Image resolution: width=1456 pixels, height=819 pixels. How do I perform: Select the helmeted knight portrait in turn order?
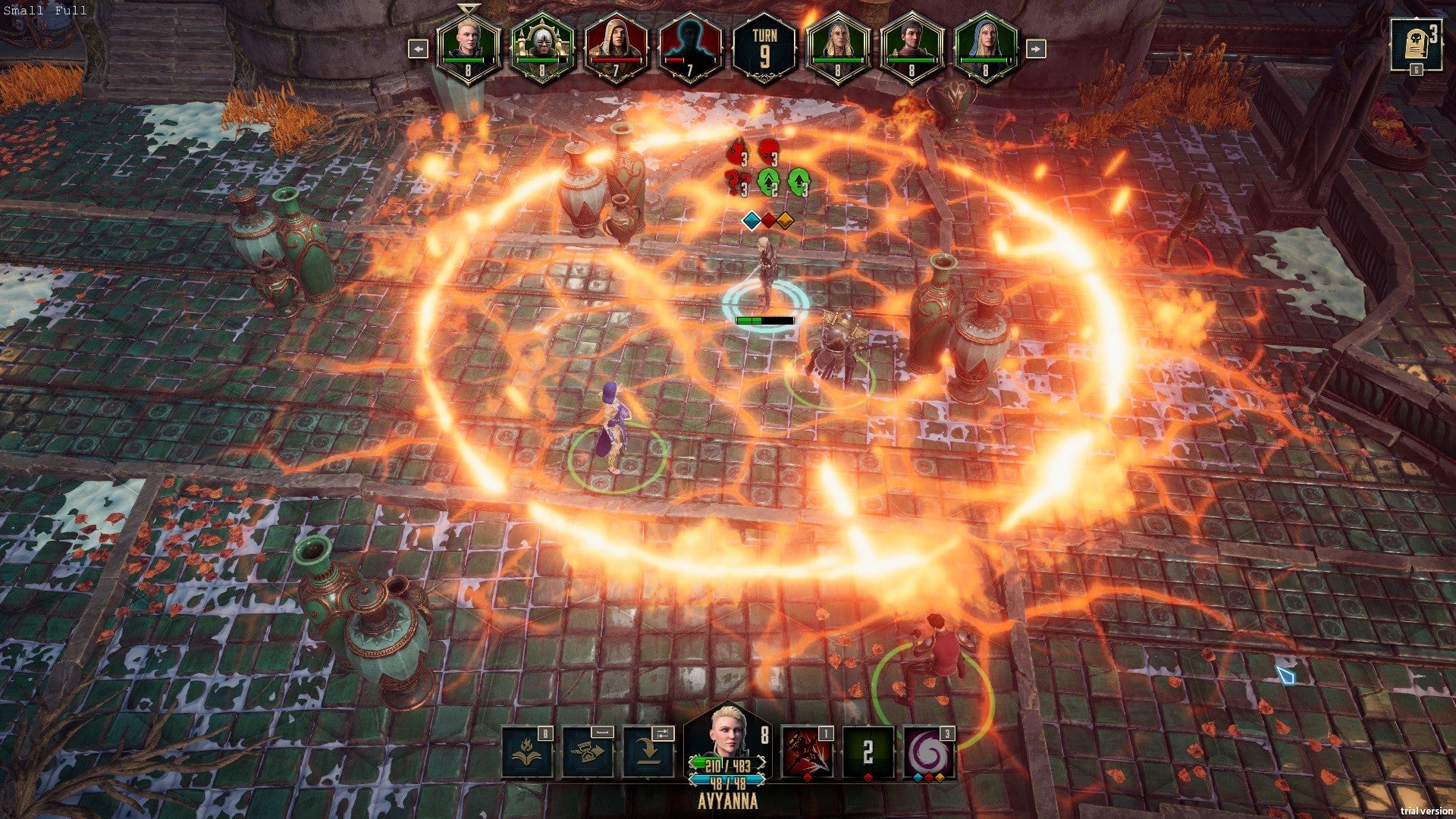[x=541, y=47]
